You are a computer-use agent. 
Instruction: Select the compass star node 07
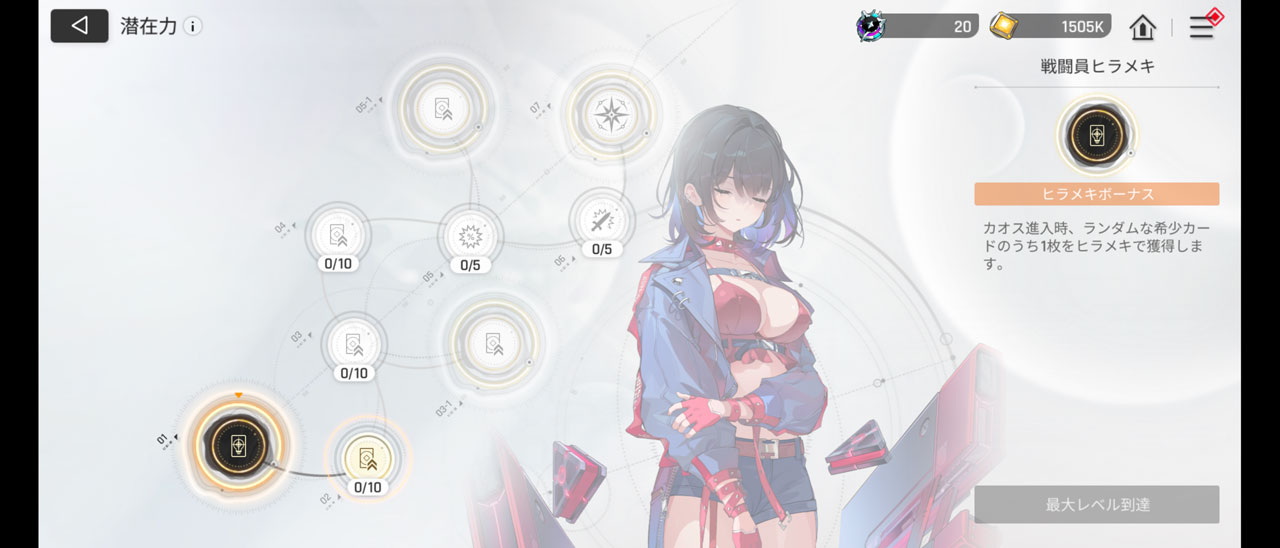click(609, 115)
